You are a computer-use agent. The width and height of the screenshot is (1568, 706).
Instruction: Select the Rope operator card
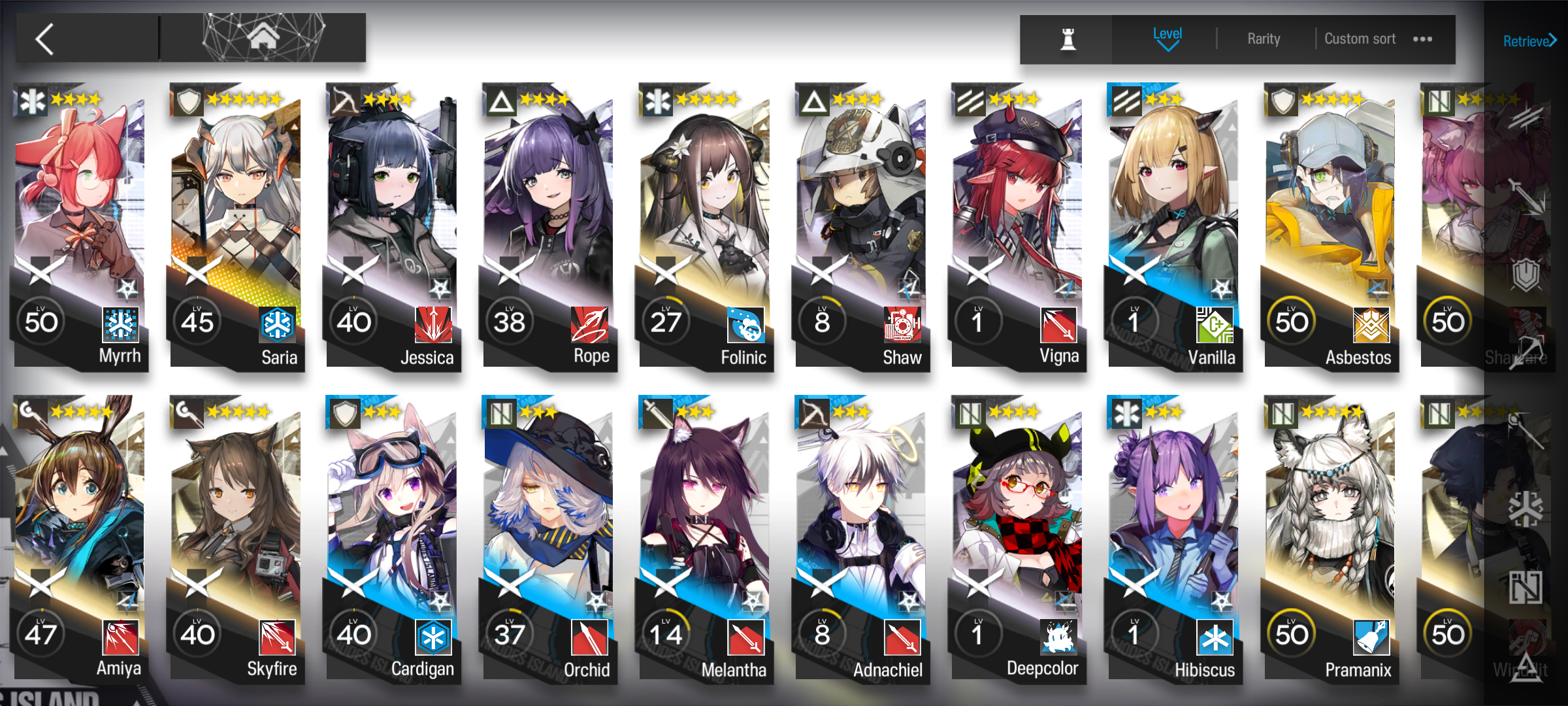[549, 222]
